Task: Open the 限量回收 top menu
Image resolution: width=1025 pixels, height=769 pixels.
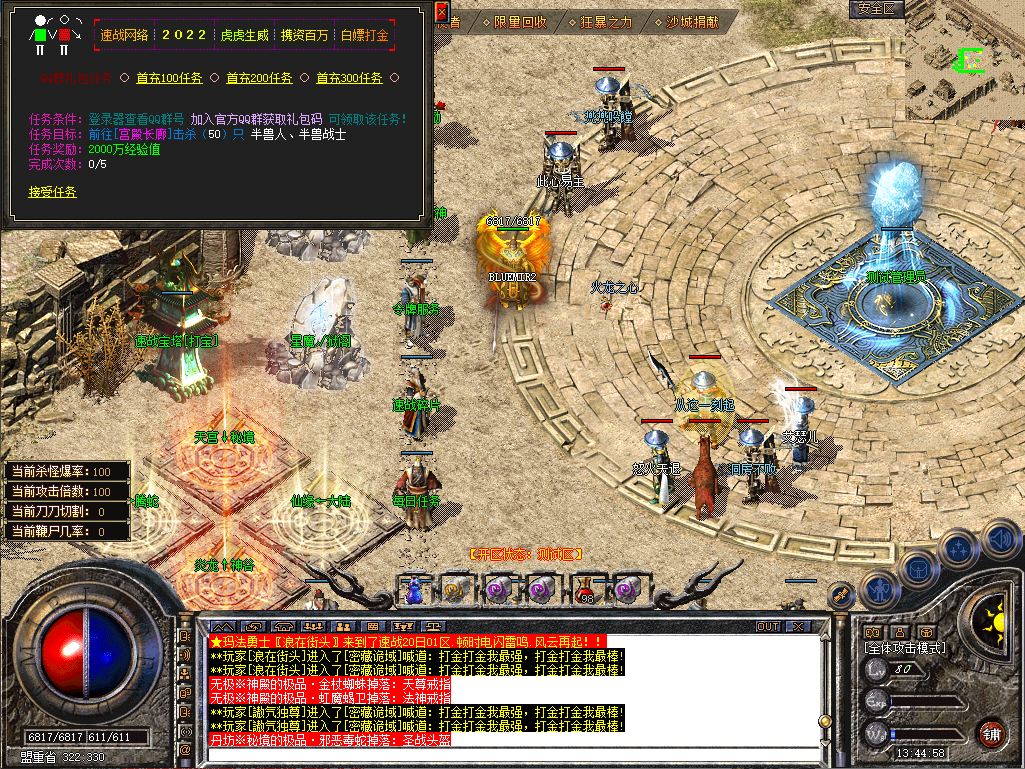Action: click(x=520, y=21)
